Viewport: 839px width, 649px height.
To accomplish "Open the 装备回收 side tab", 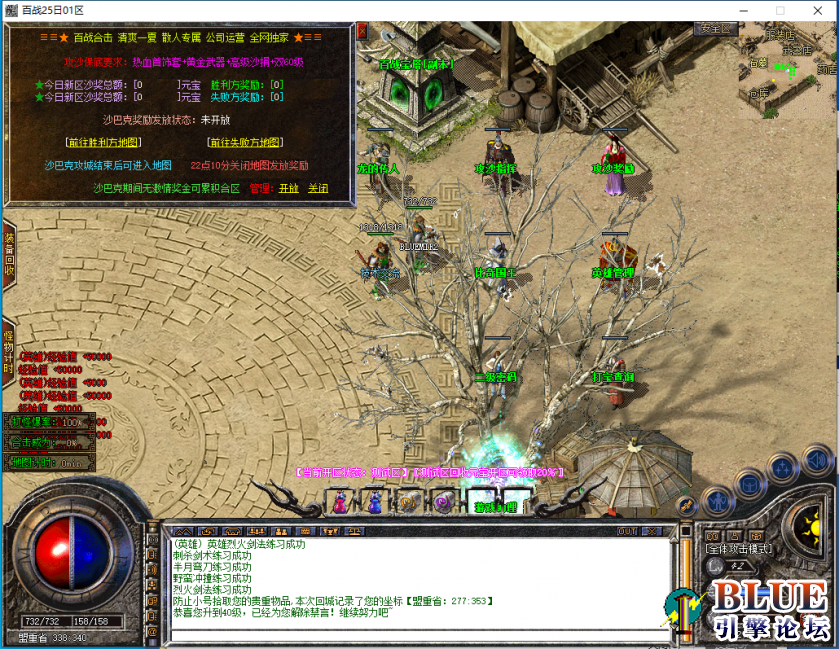I will pyautogui.click(x=9, y=254).
